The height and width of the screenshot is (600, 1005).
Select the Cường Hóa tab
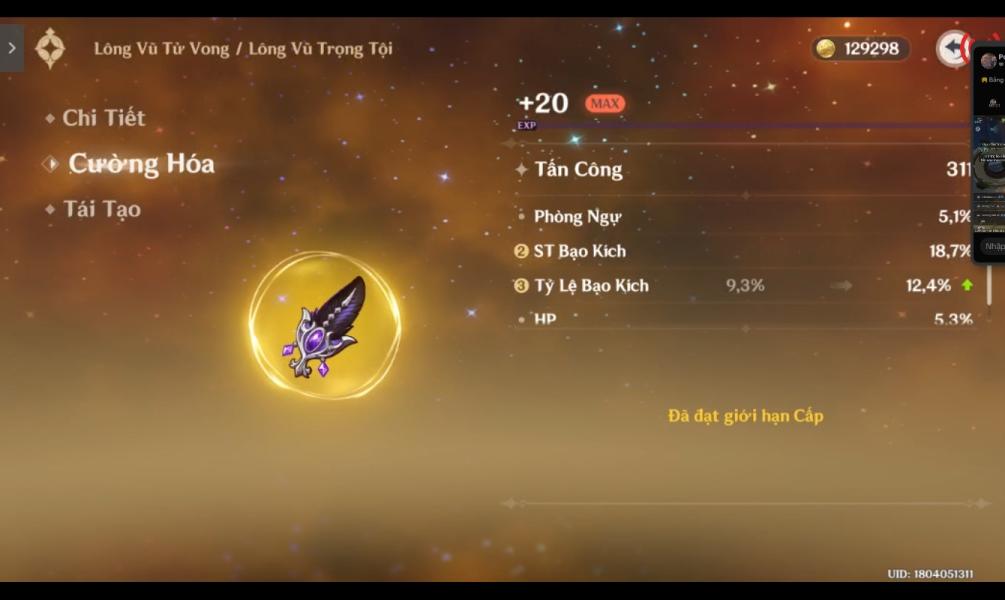coord(140,164)
